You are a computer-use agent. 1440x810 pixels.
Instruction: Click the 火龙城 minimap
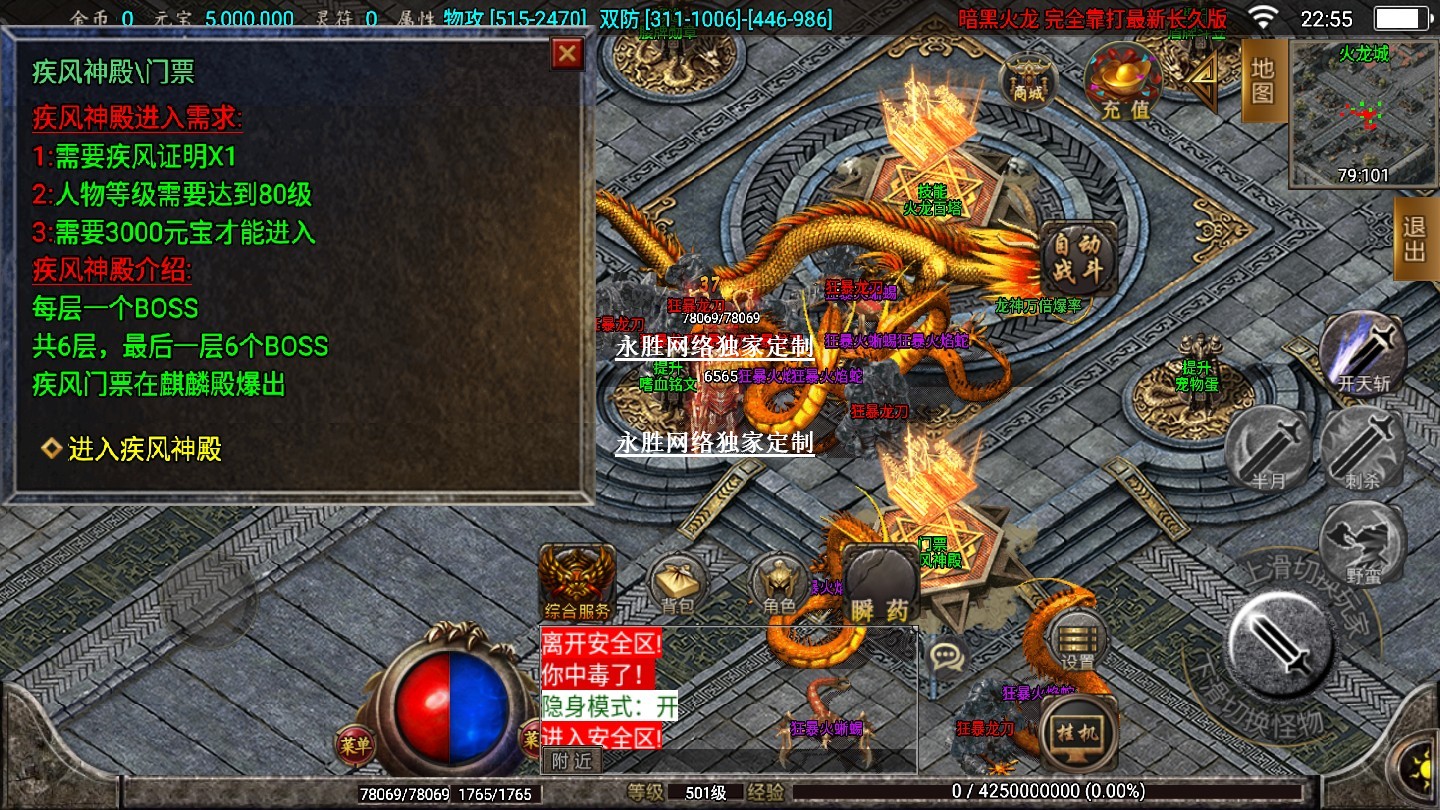pos(1364,114)
